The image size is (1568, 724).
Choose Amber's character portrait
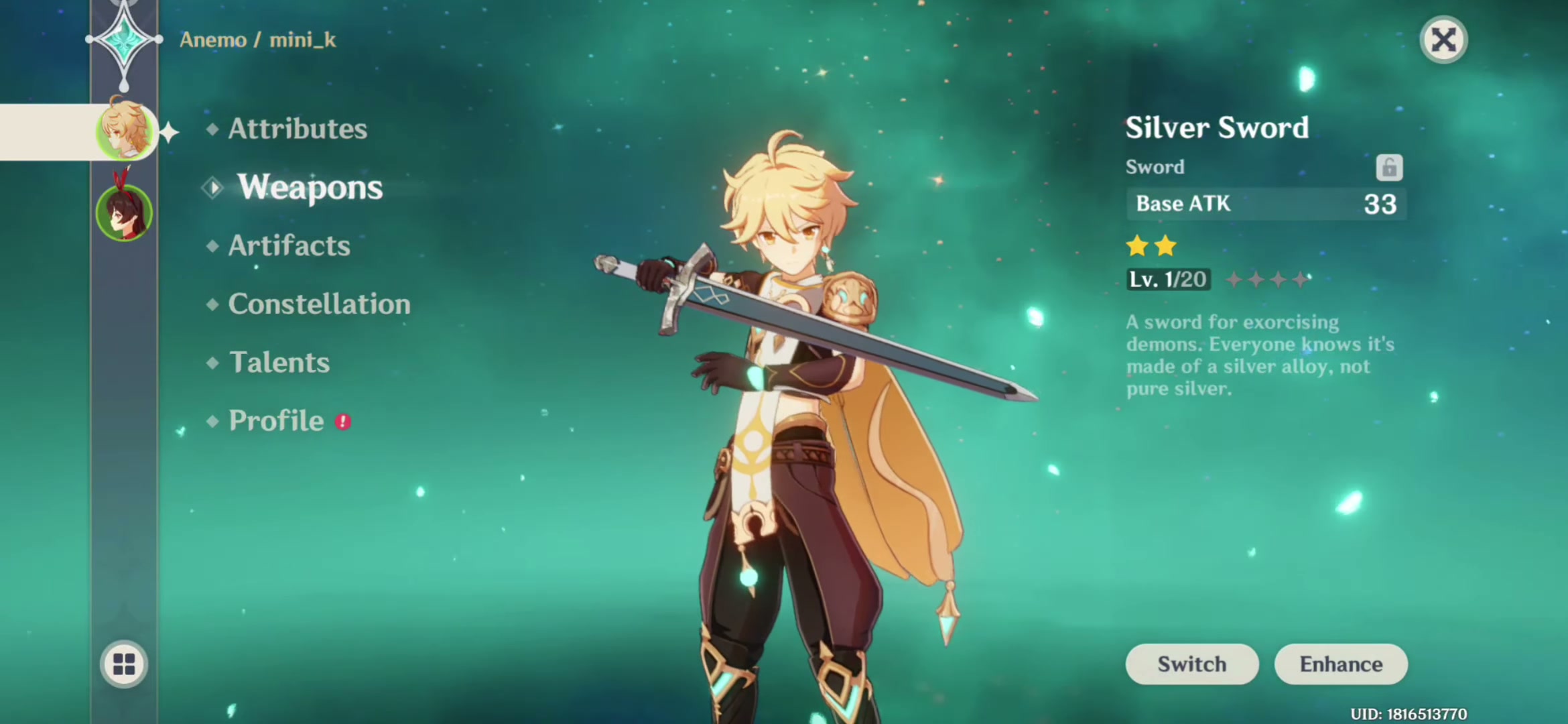(x=125, y=213)
